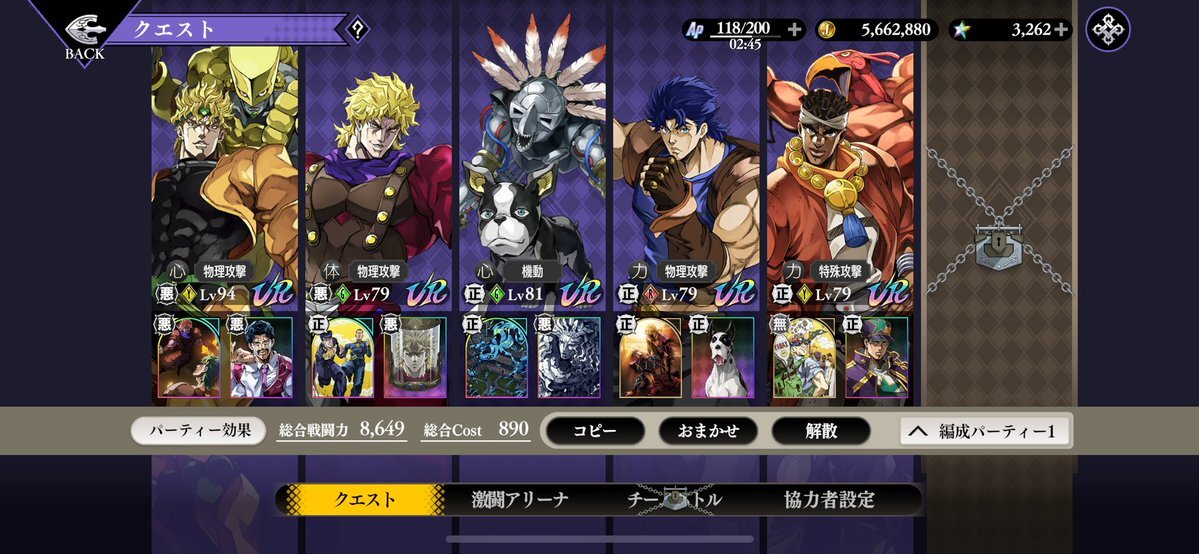Viewport: 1199px width, 554px height.
Task: Select the Iggy Lv81 unit card
Action: tap(532, 180)
